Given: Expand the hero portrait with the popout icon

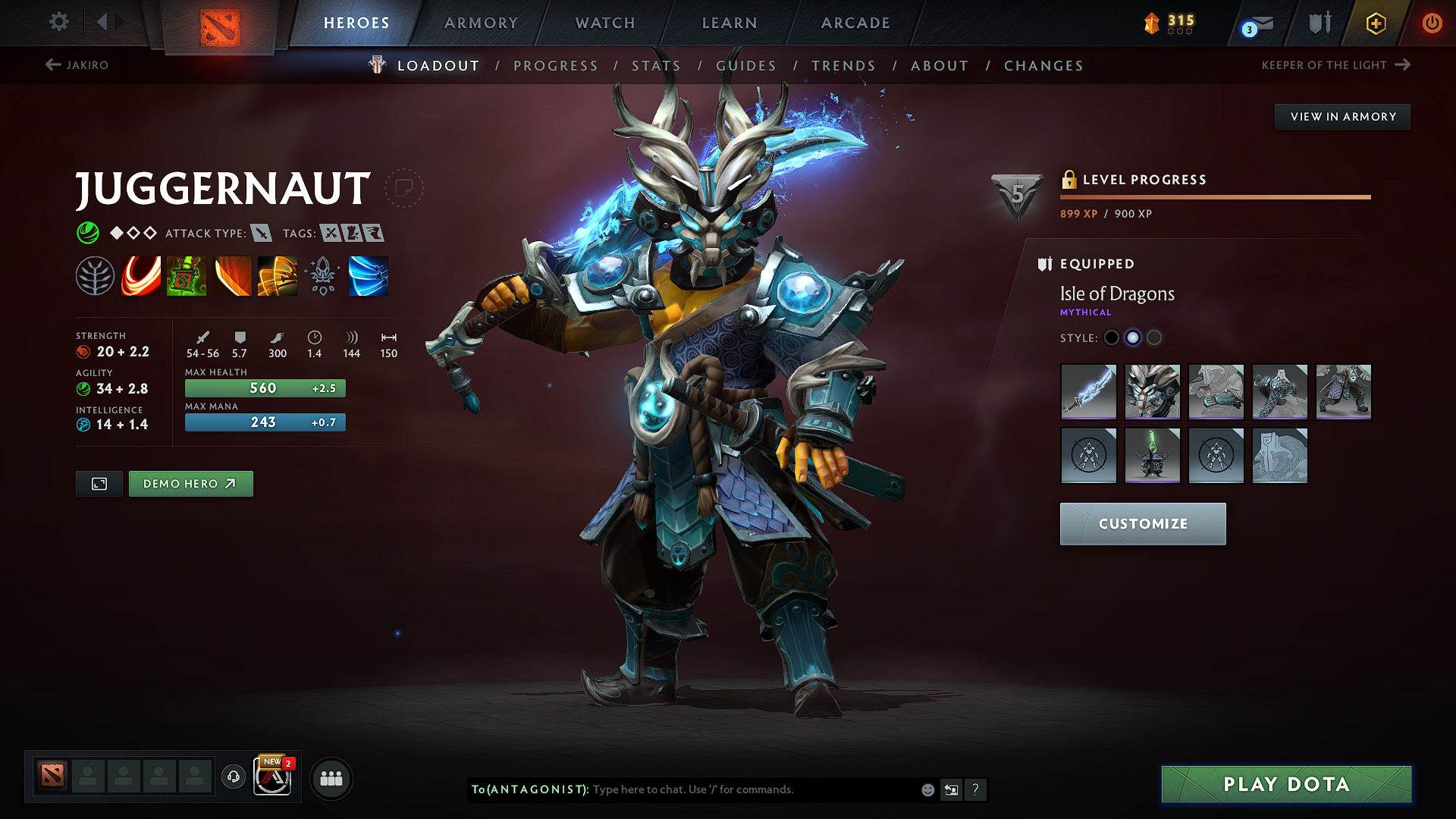Looking at the screenshot, I should click(99, 483).
